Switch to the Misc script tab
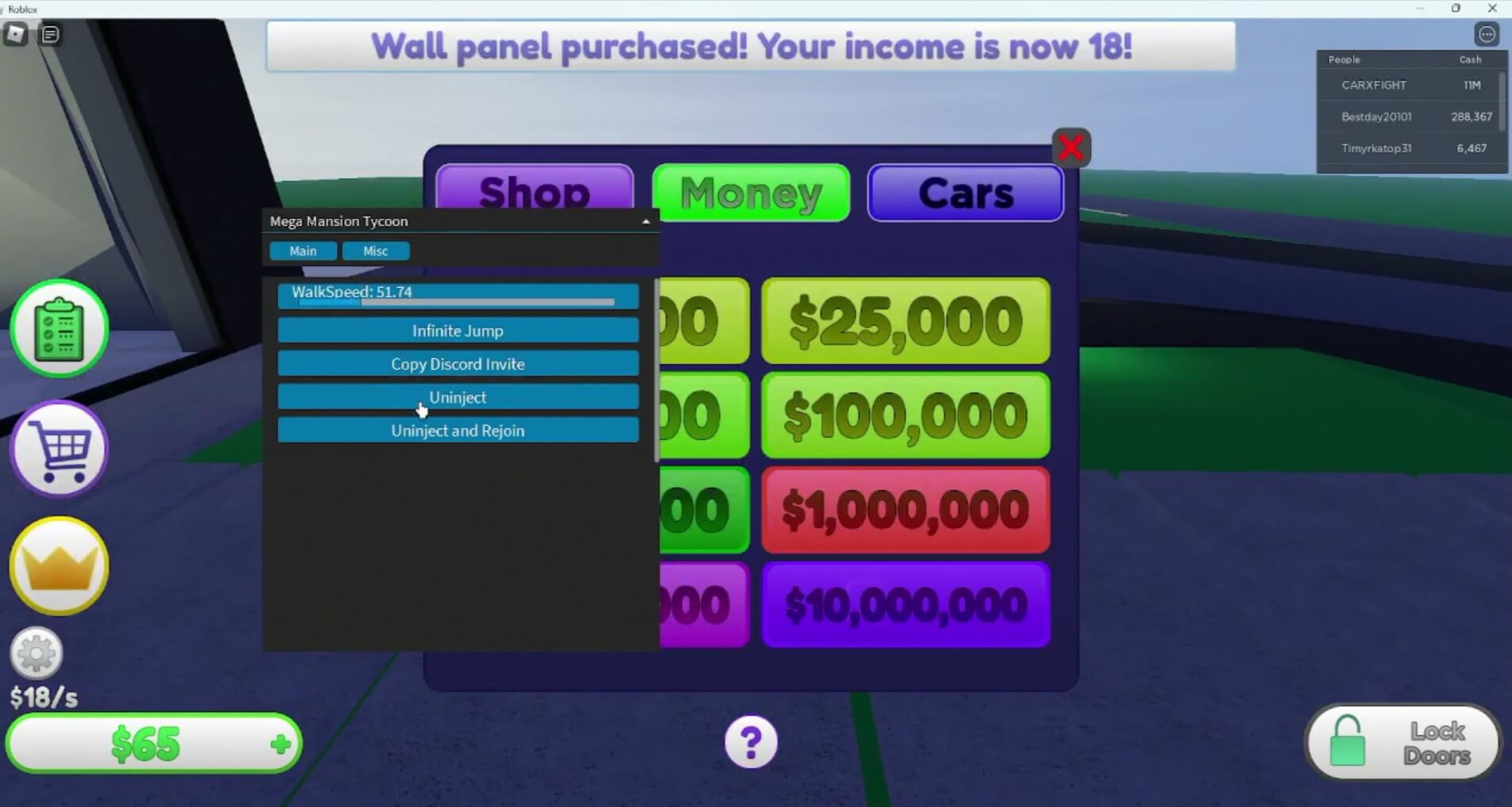1512x807 pixels. (x=375, y=251)
